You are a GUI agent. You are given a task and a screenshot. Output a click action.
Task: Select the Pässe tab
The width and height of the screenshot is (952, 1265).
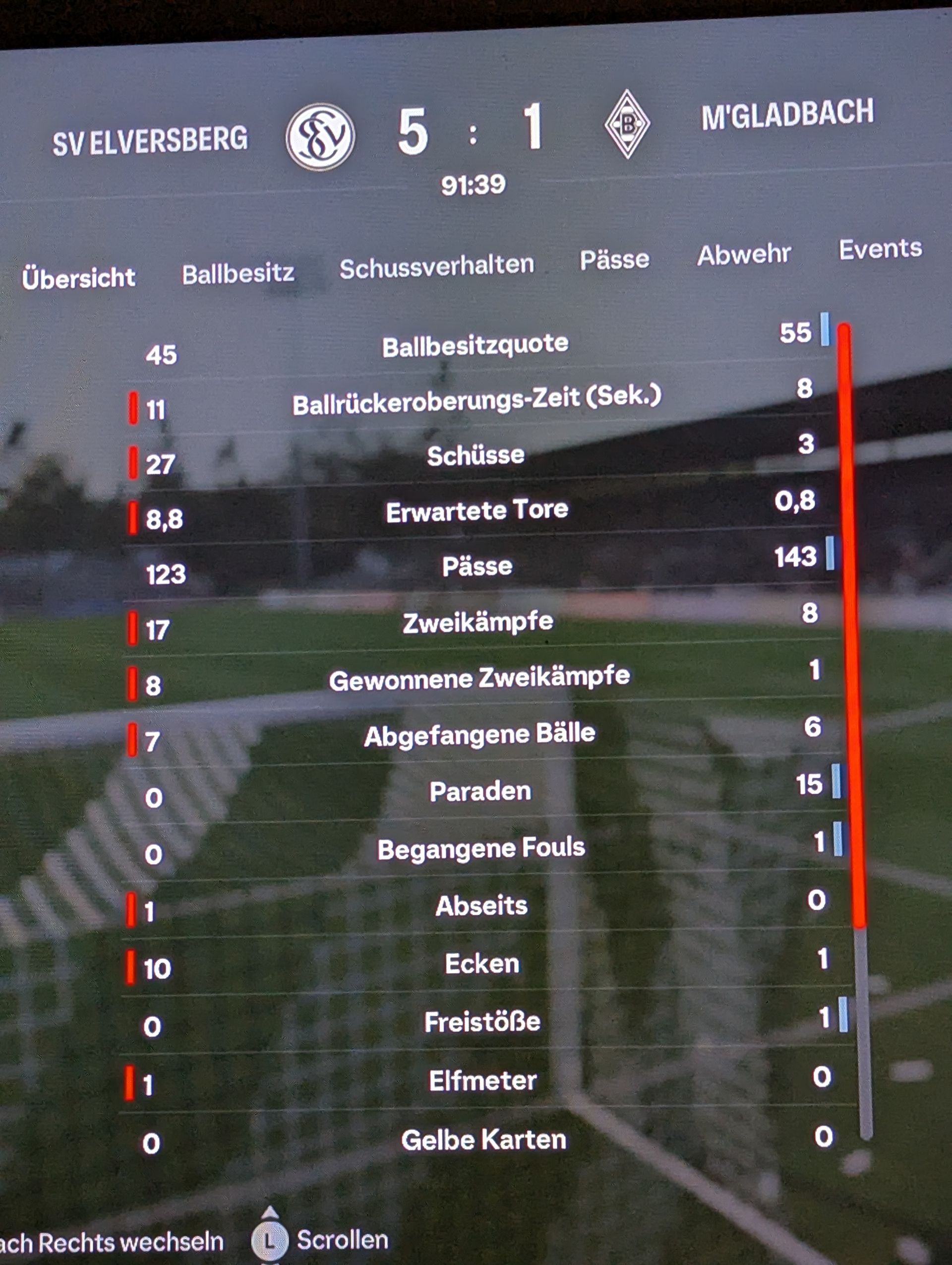[614, 259]
